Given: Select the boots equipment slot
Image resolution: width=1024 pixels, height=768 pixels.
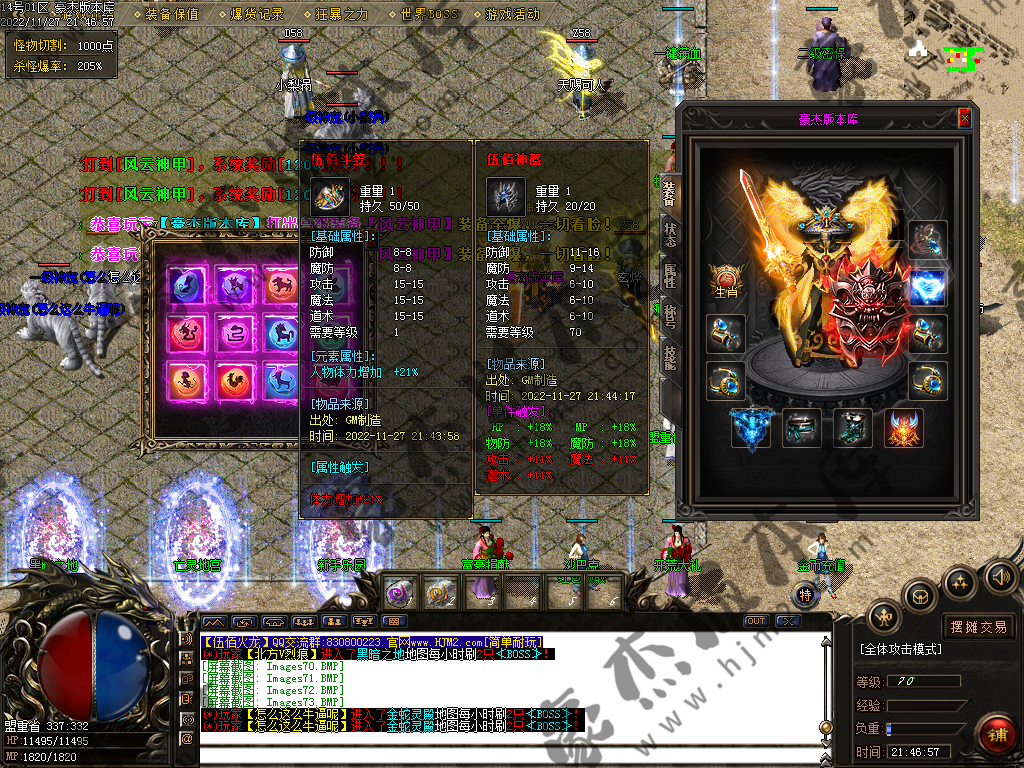Looking at the screenshot, I should 851,428.
